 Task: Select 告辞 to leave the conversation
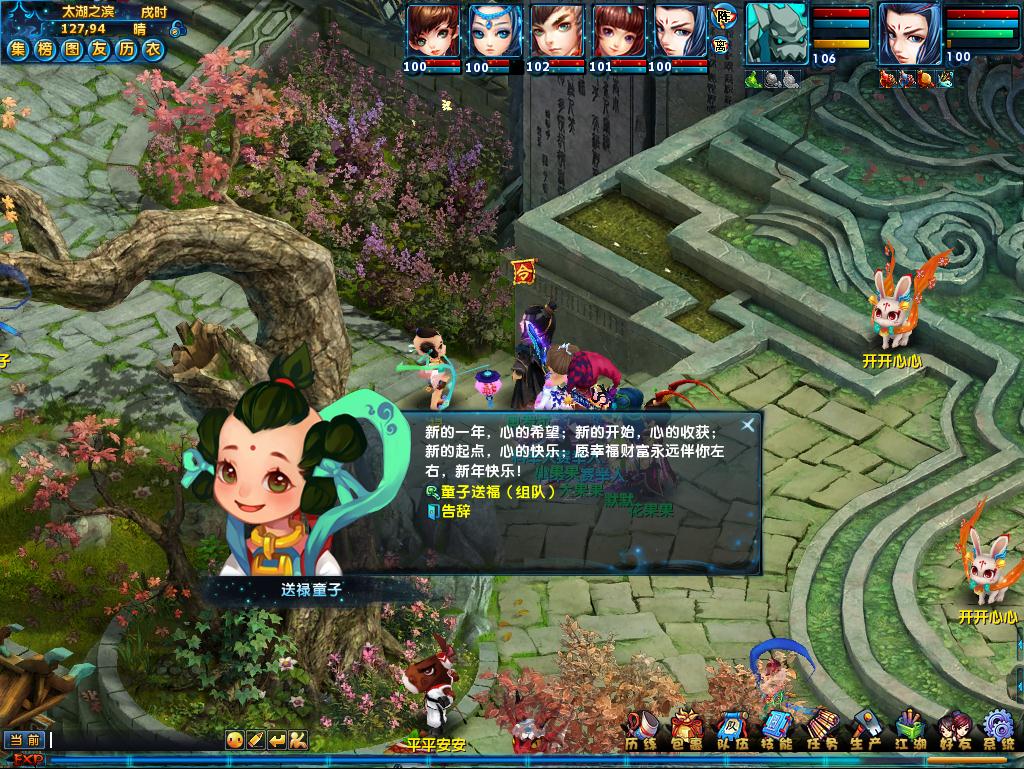pos(455,511)
